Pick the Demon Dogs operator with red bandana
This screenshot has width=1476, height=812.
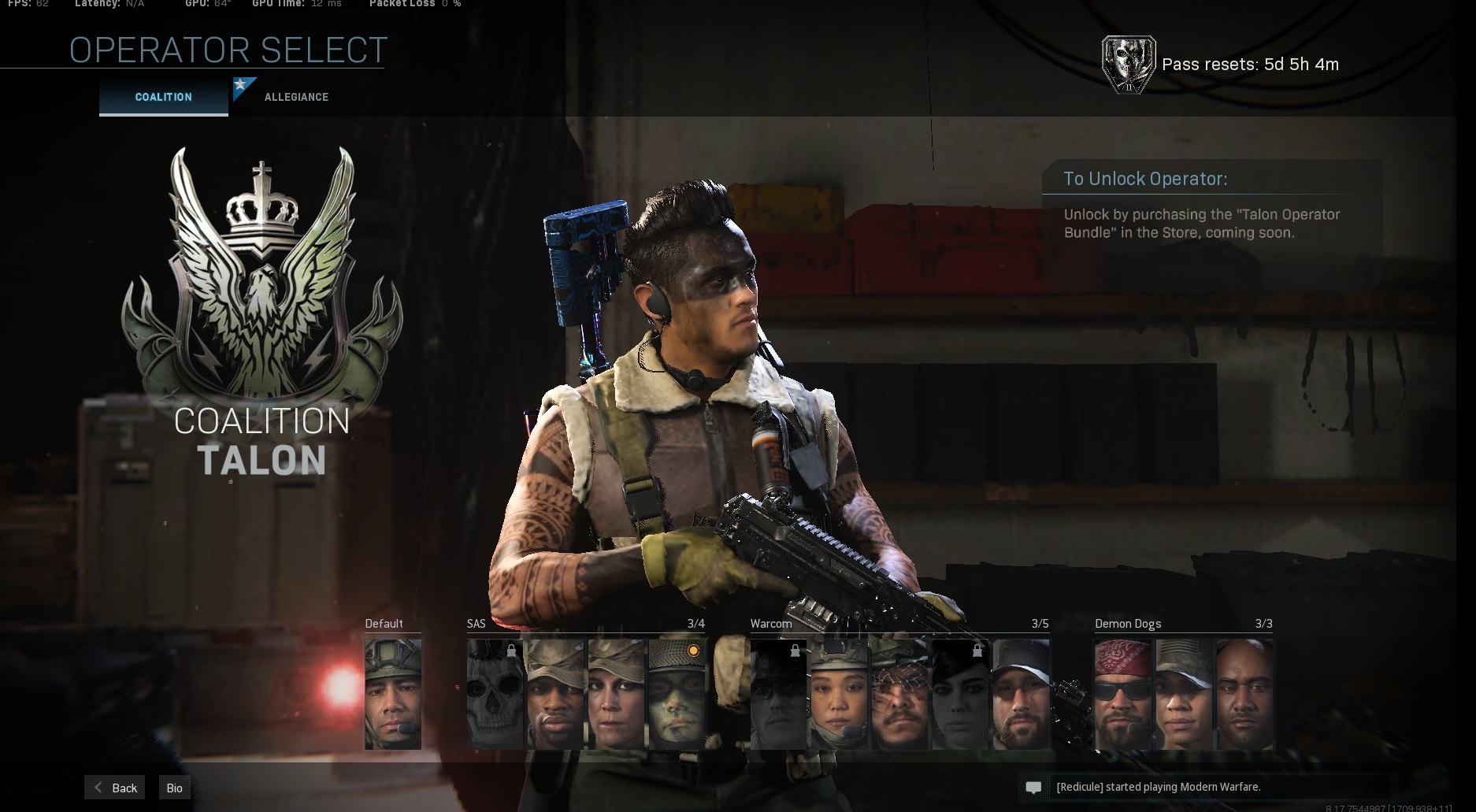point(1123,694)
